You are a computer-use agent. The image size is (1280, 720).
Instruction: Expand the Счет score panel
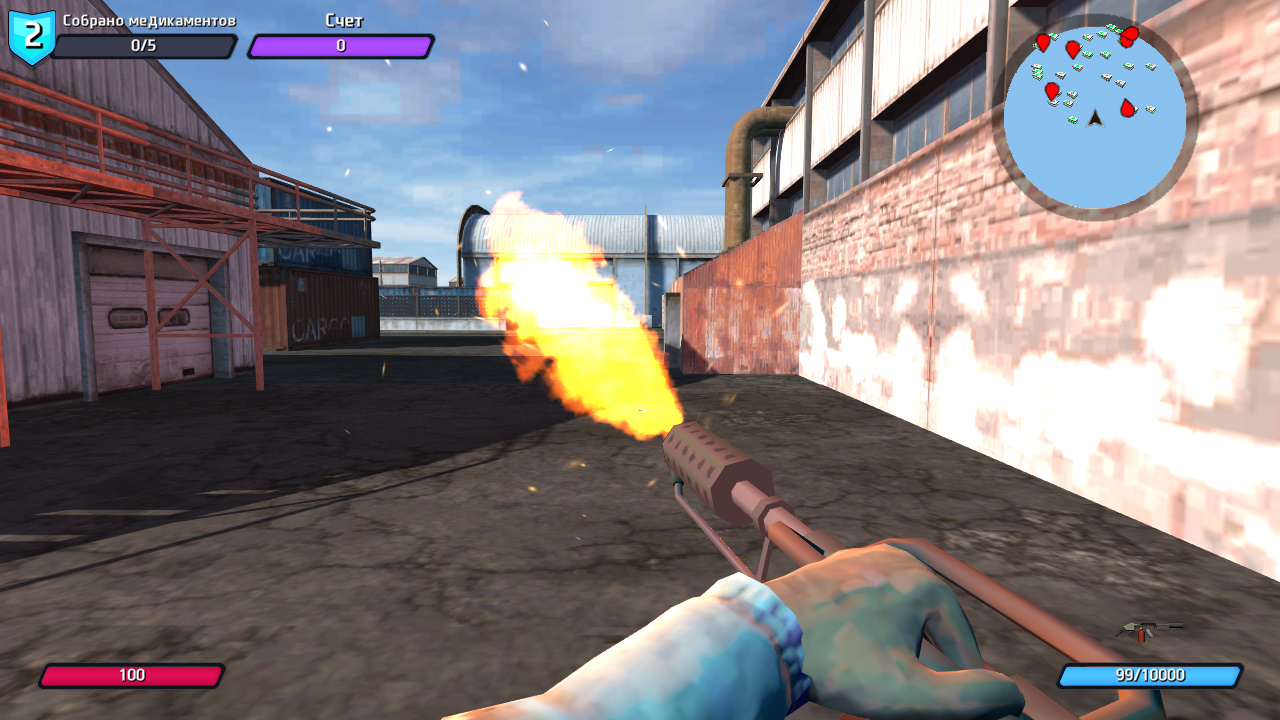coord(340,44)
